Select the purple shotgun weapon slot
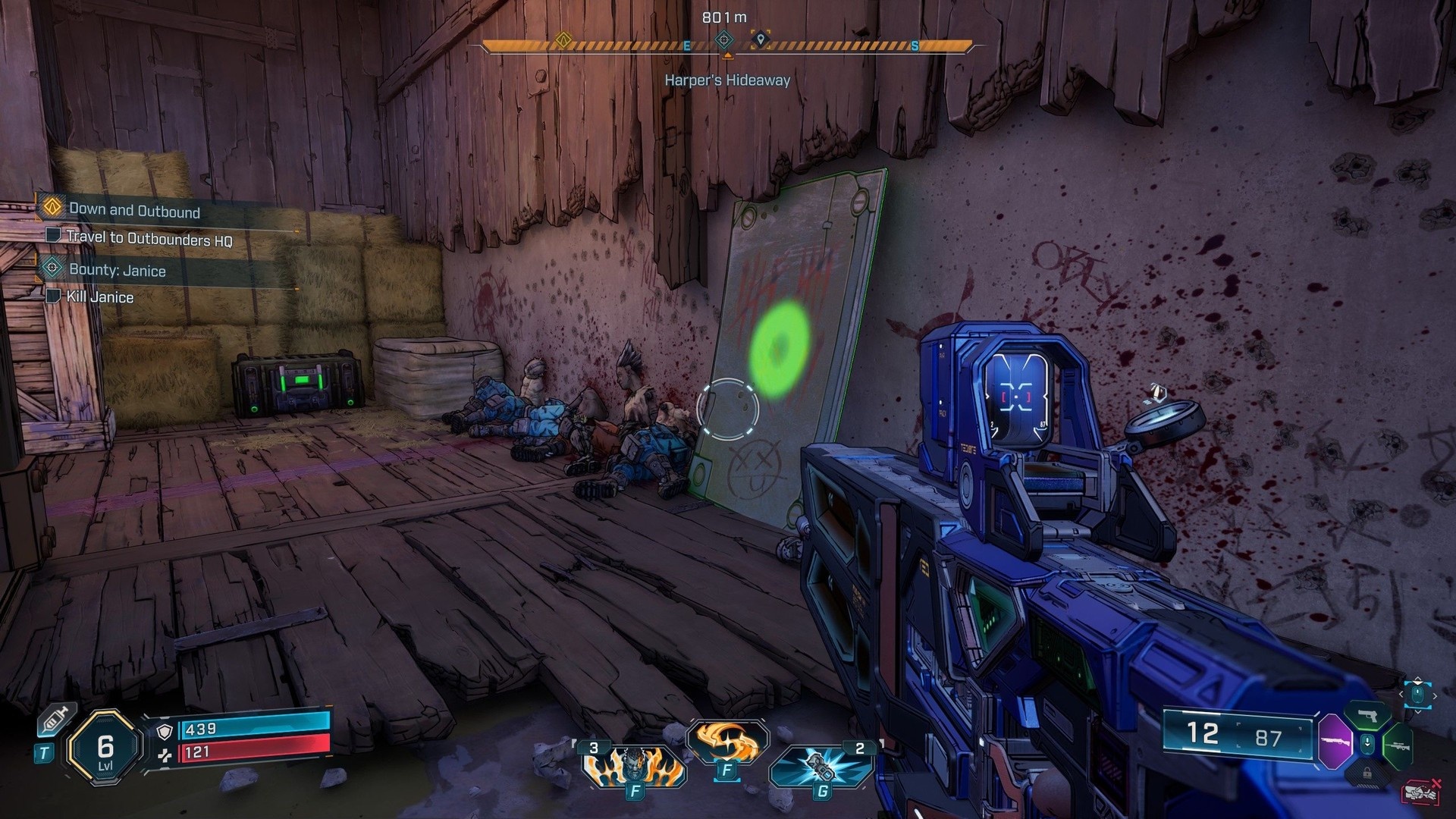Screen dimensions: 1456x819 tap(1335, 741)
